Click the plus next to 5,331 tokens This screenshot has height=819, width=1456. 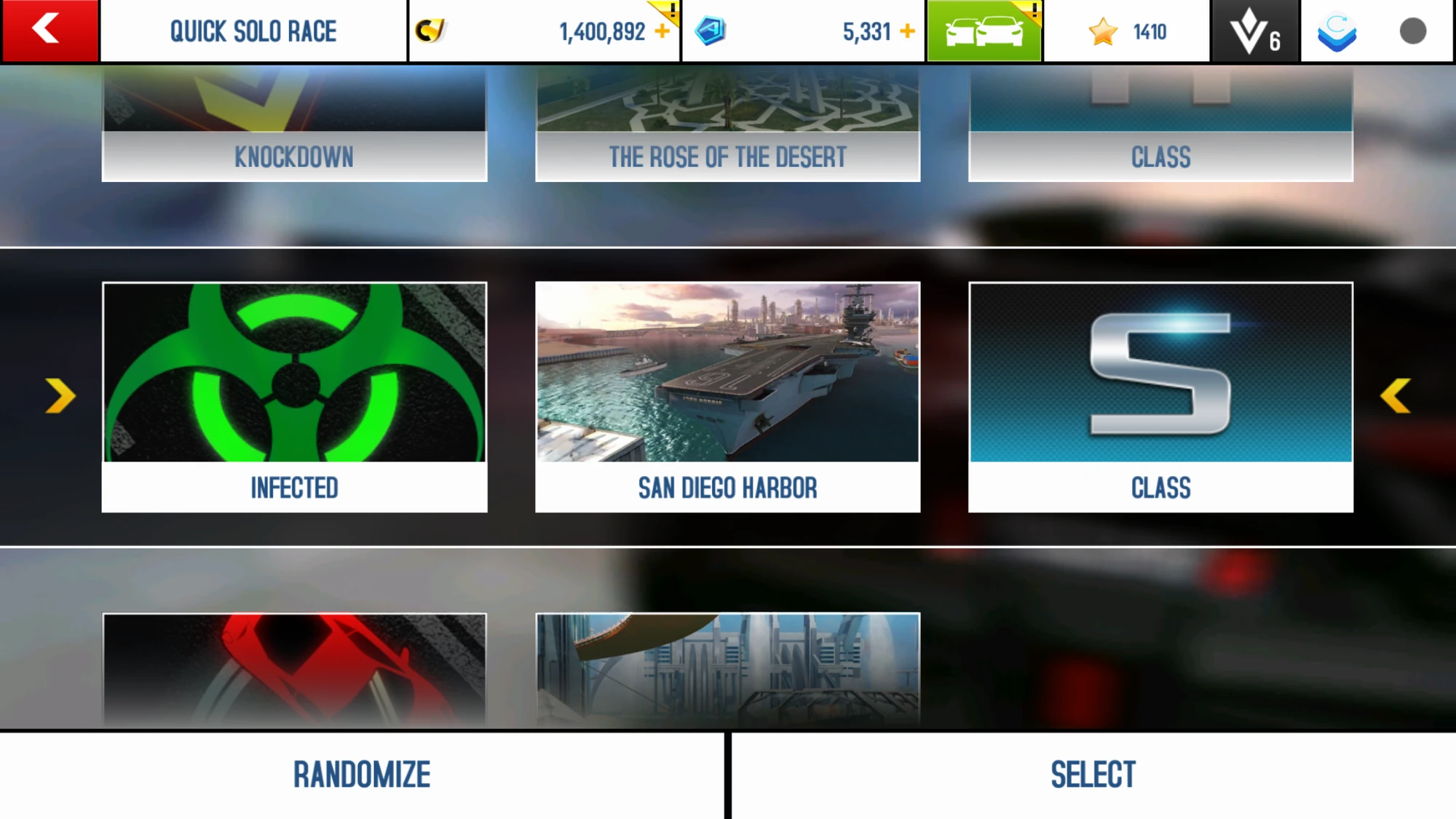907,31
